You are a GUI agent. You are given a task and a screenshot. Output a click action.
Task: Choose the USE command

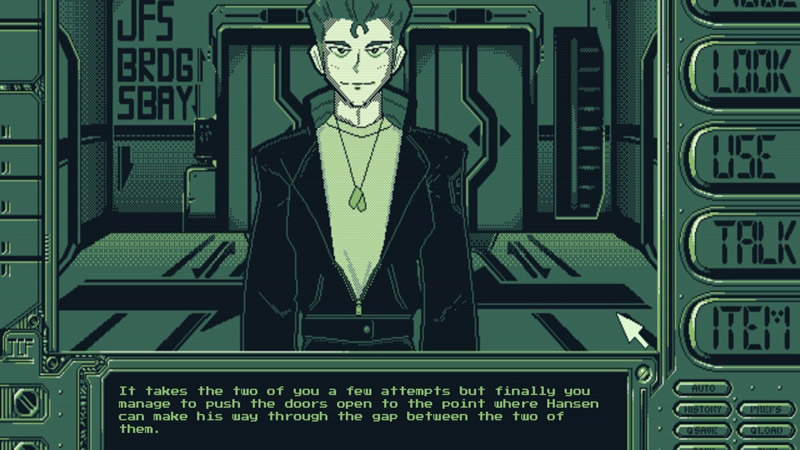coord(743,156)
